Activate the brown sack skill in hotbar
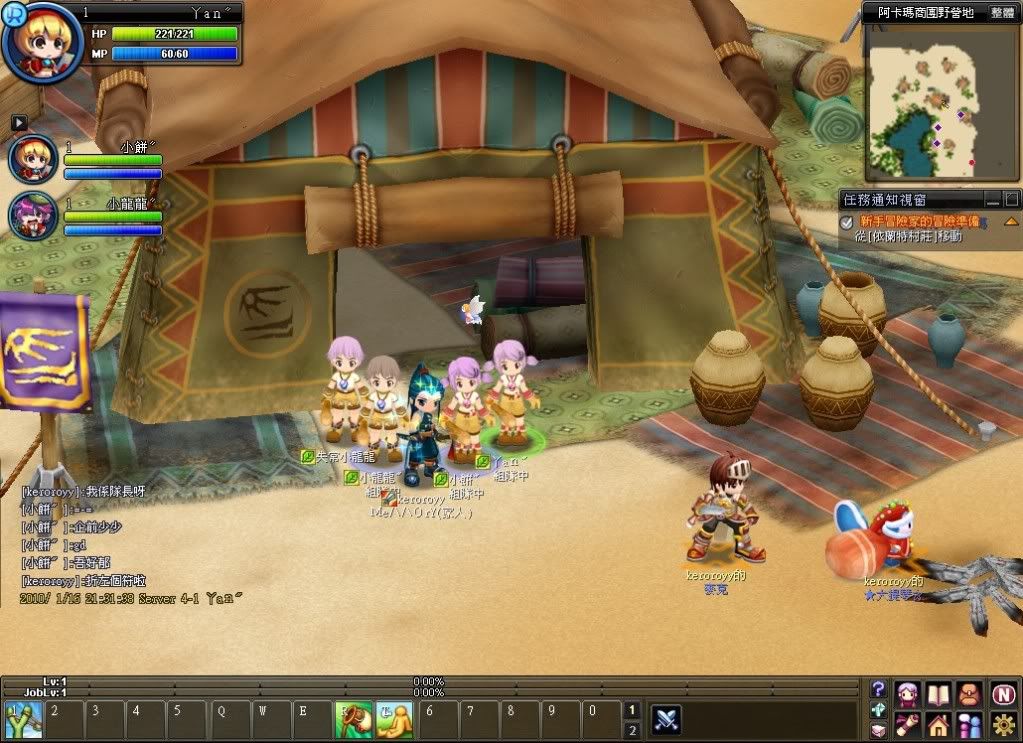 (x=351, y=718)
